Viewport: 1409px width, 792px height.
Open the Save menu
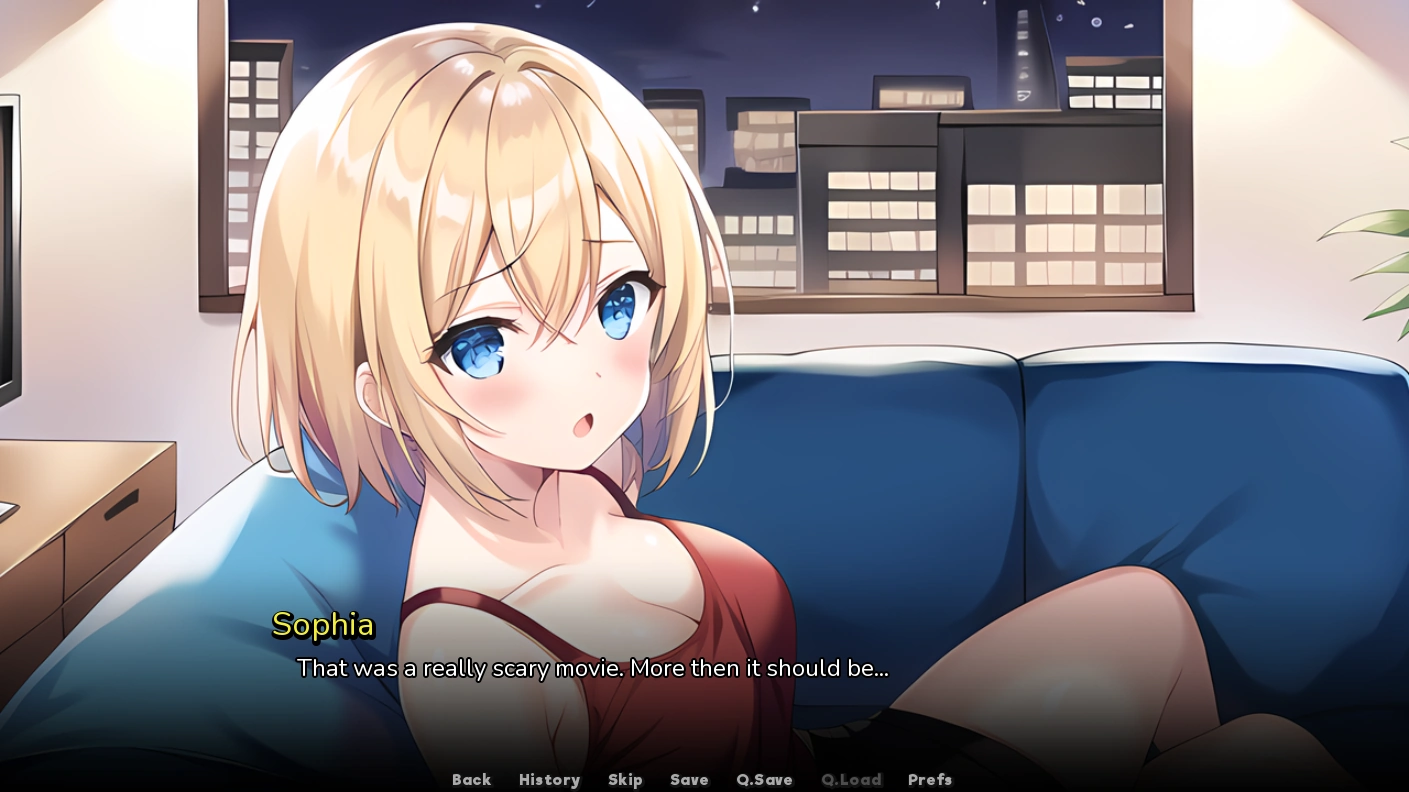(689, 780)
